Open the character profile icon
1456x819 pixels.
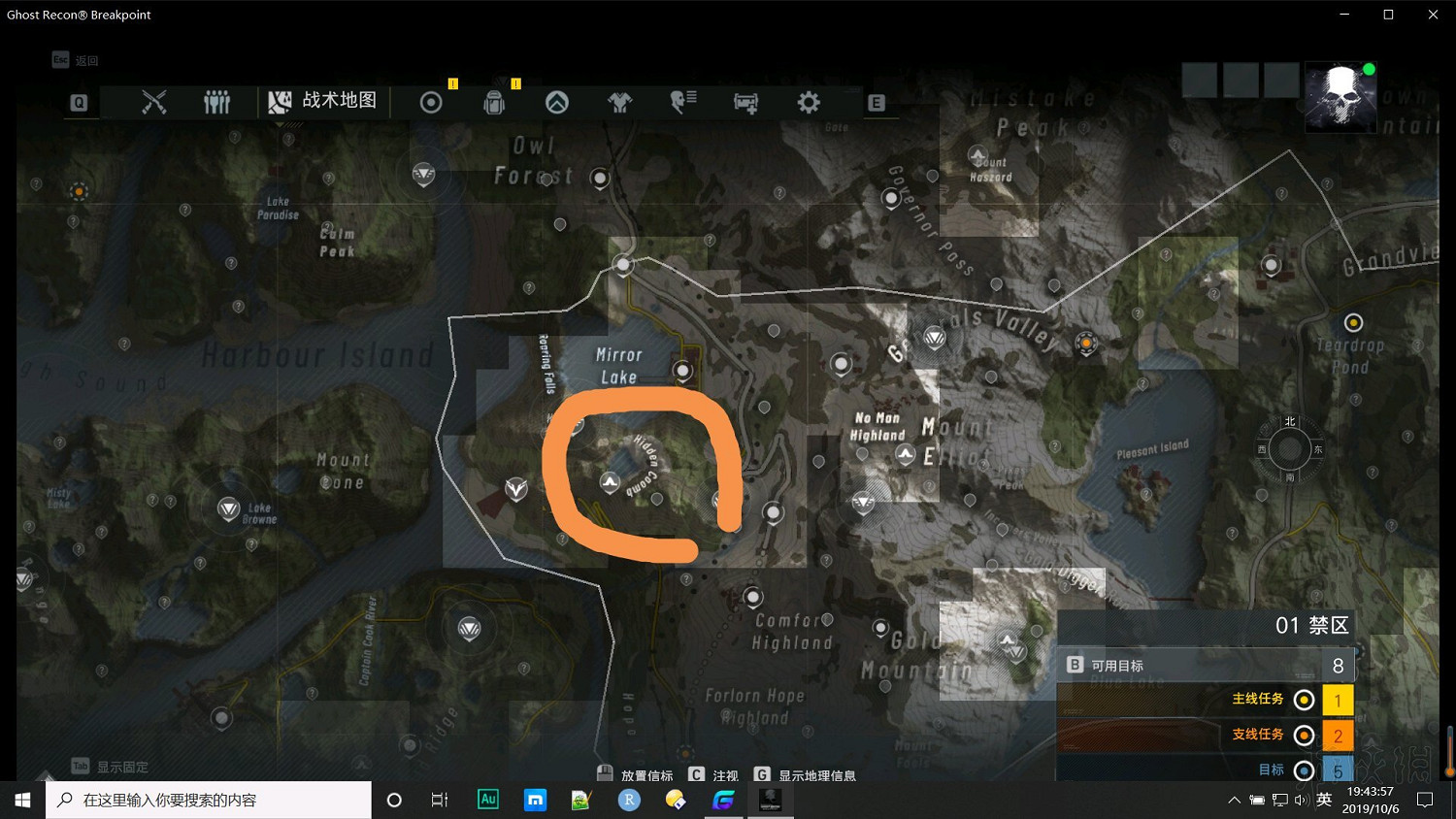coord(682,101)
